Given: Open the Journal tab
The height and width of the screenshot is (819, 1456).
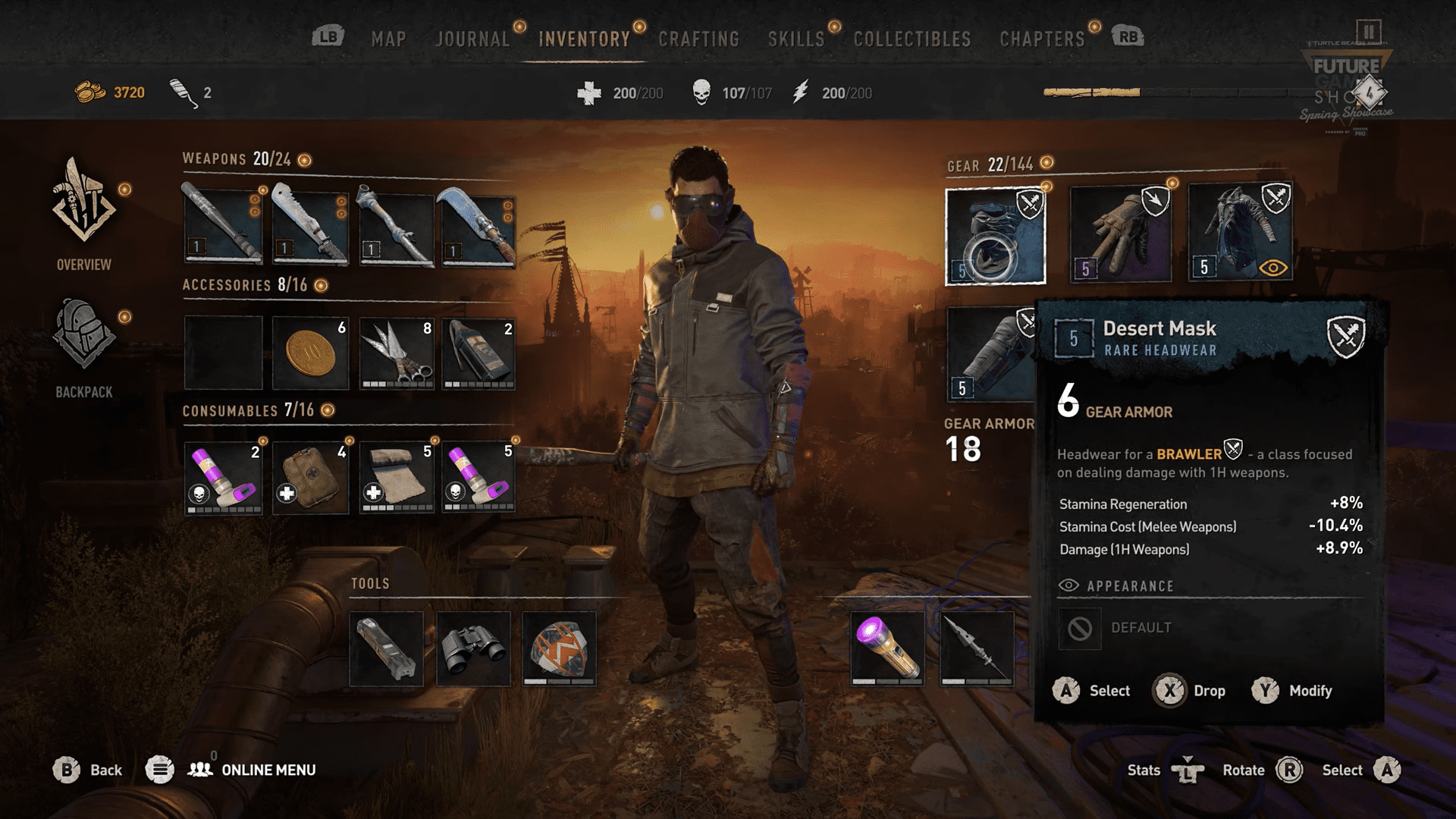Looking at the screenshot, I should coord(472,39).
